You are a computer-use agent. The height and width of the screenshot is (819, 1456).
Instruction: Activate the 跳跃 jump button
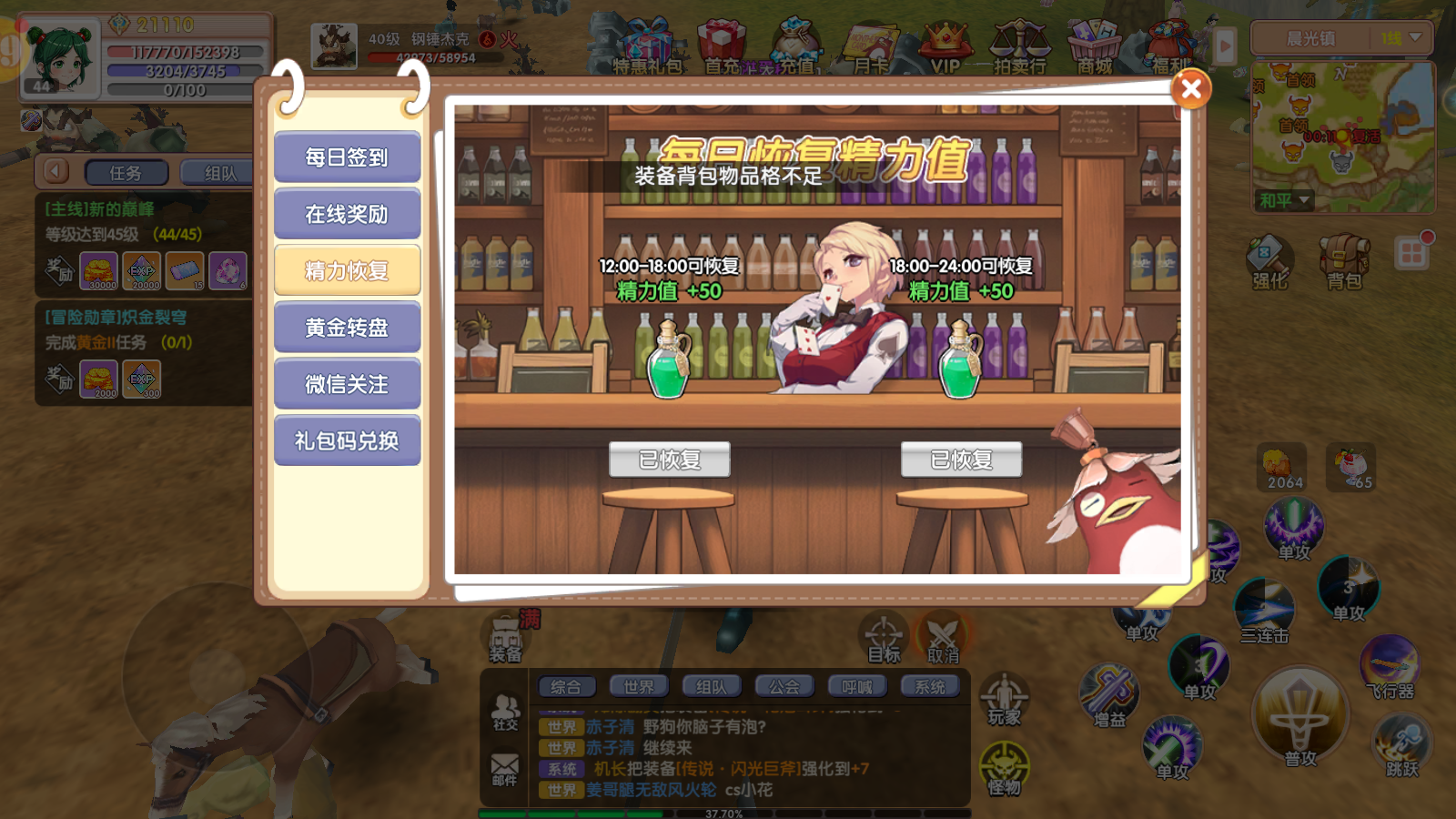(1401, 746)
